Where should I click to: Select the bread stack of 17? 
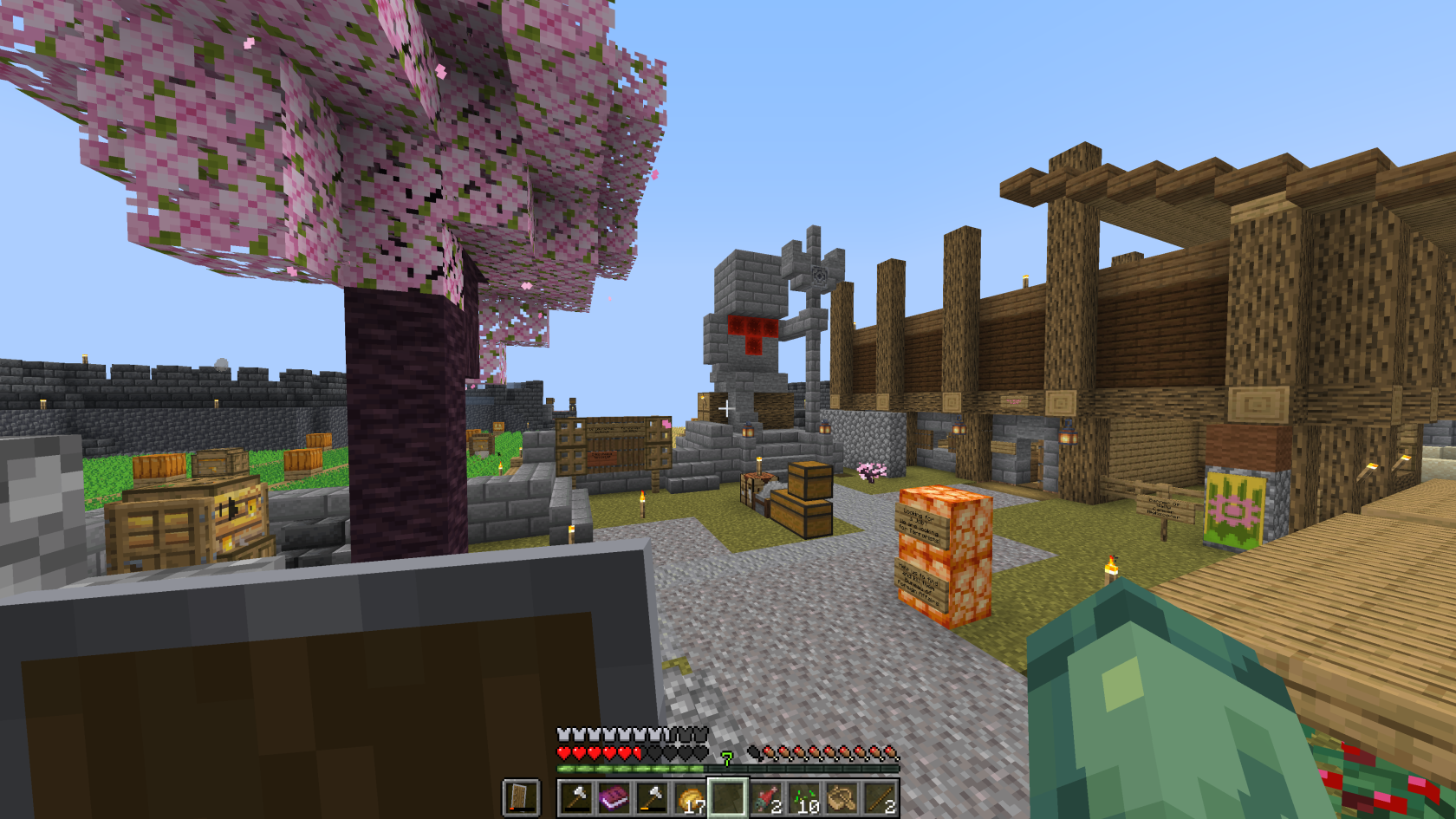pyautogui.click(x=690, y=797)
